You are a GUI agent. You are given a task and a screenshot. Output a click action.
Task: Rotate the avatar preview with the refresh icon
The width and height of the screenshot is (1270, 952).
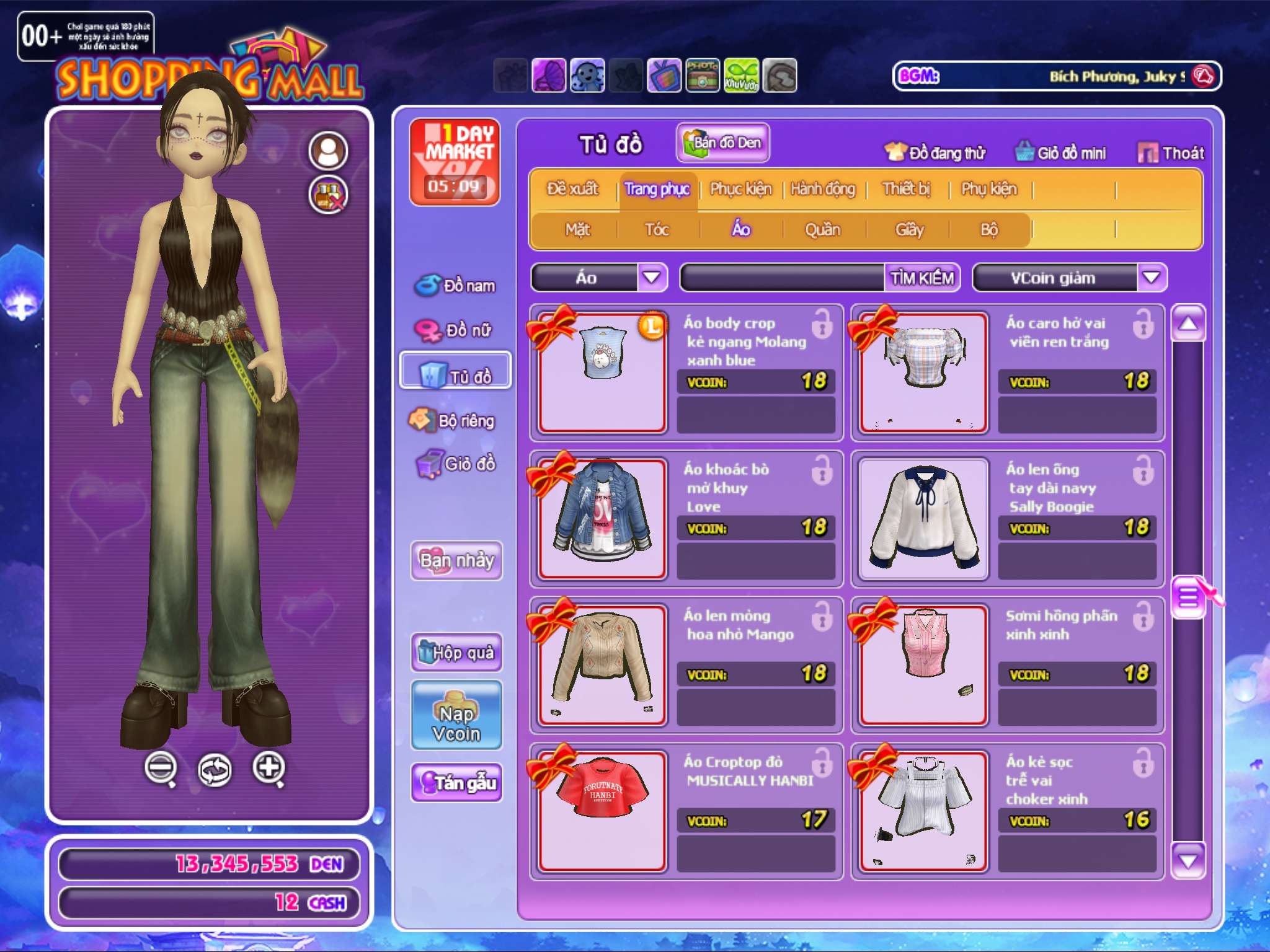(x=215, y=770)
